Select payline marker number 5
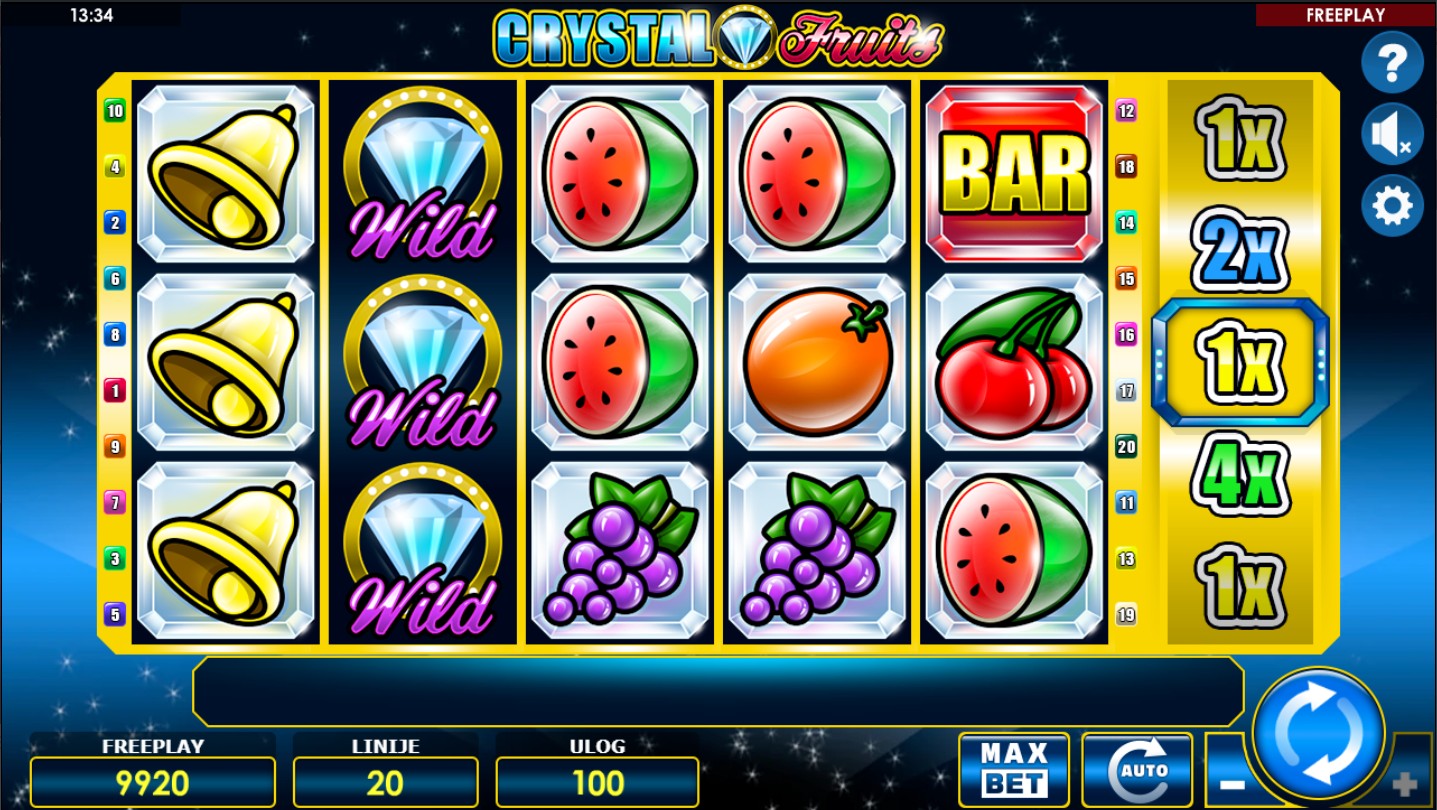The width and height of the screenshot is (1437, 810). (x=115, y=615)
